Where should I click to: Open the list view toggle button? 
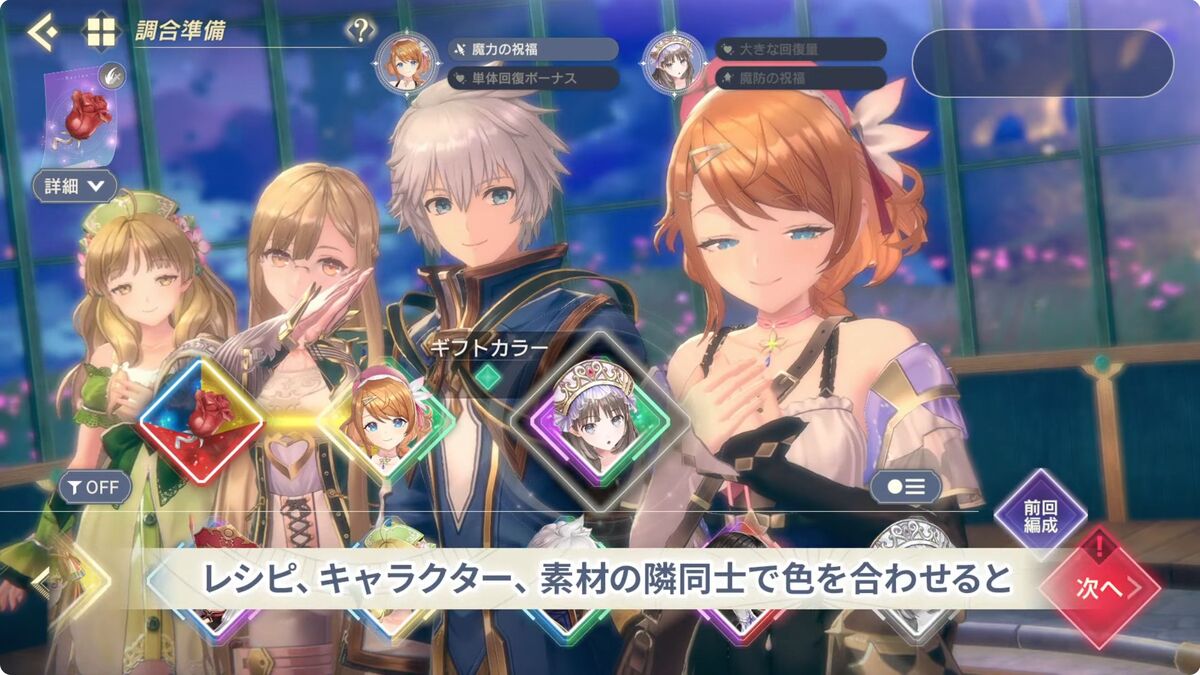tap(905, 487)
